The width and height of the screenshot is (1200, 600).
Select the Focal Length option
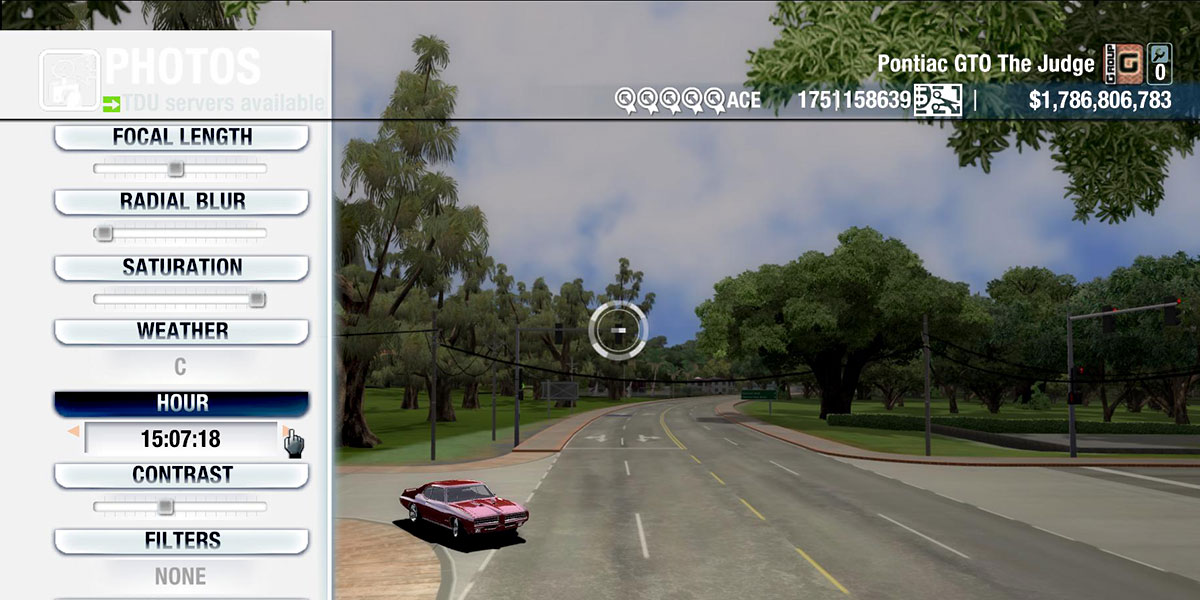tap(181, 137)
